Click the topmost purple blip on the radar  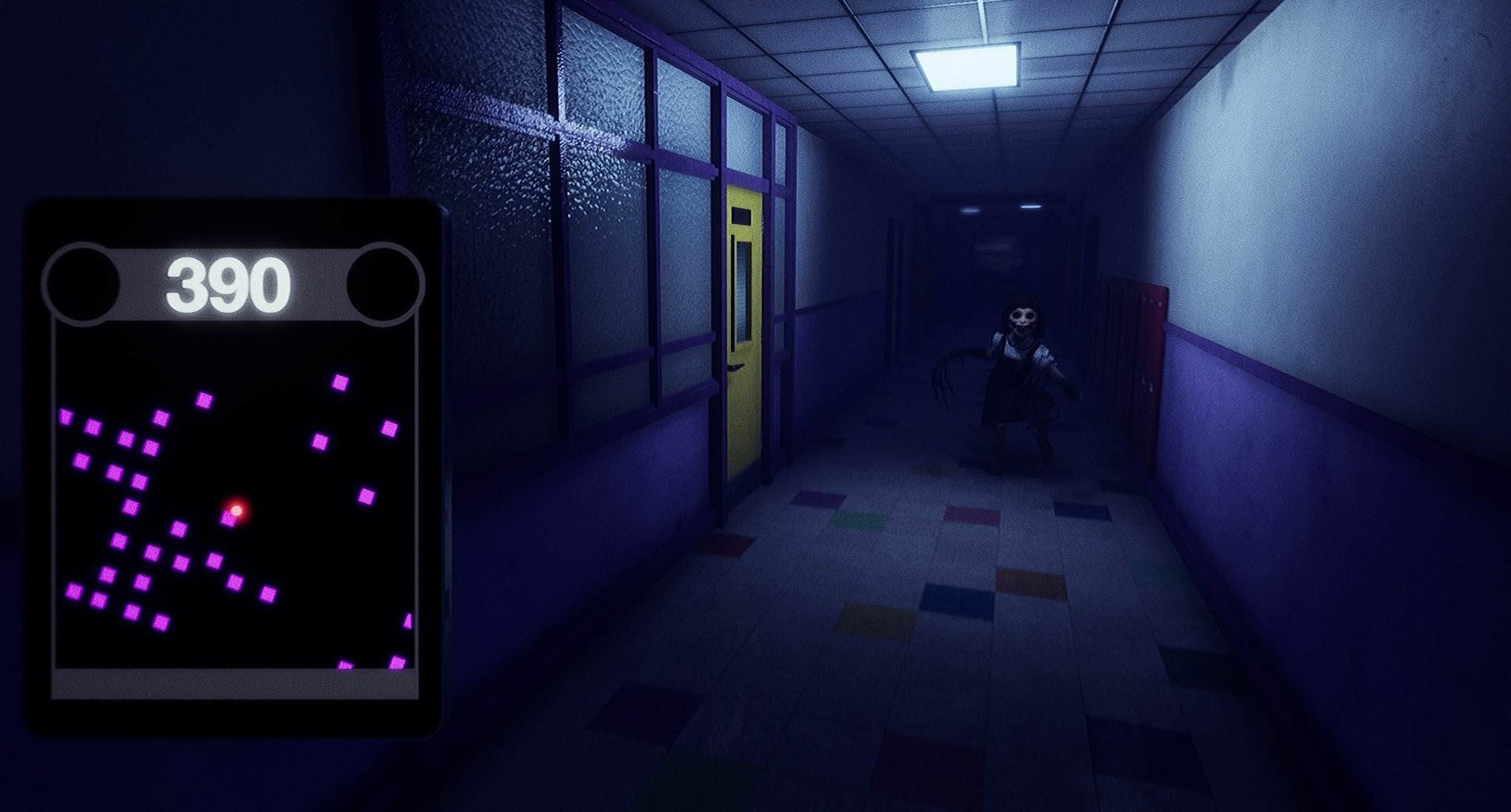340,381
